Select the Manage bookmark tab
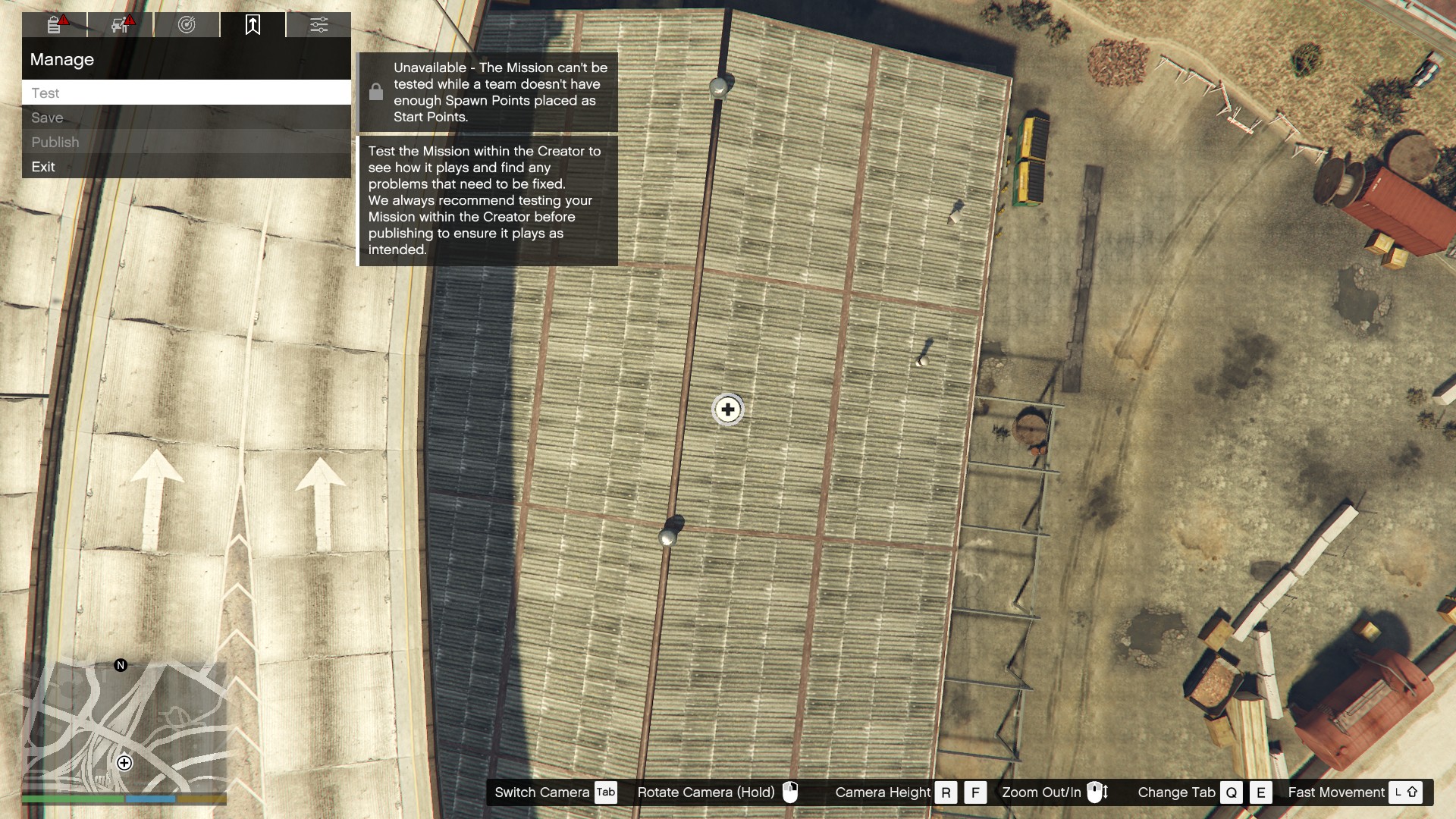This screenshot has width=1456, height=819. 253,25
